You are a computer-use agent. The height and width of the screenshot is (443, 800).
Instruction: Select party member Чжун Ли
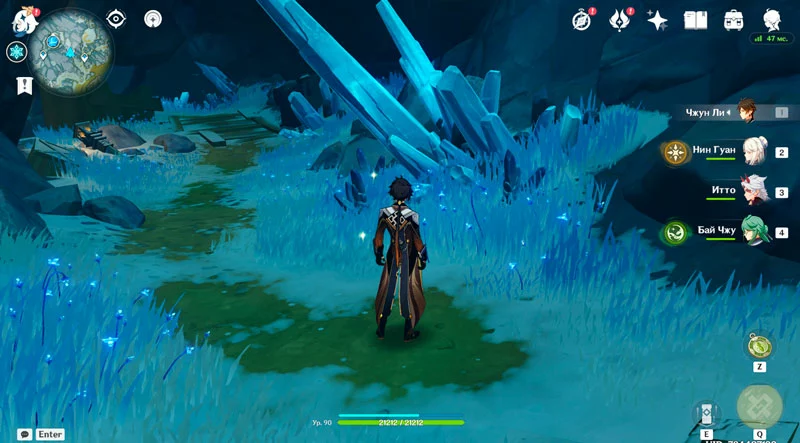(747, 112)
